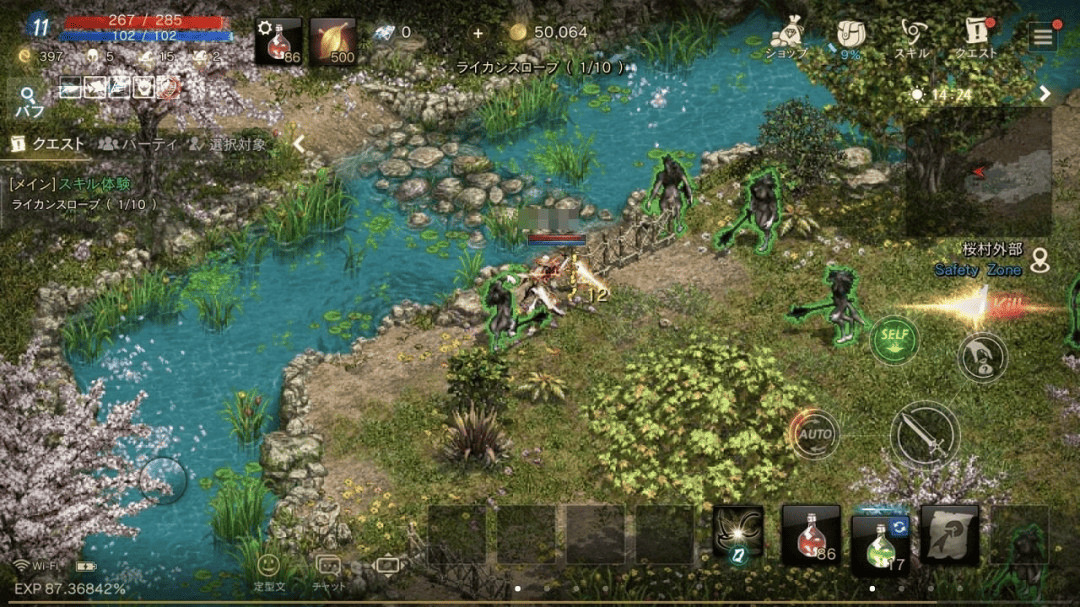
Task: Open the chat (チャット) window
Action: click(x=328, y=572)
